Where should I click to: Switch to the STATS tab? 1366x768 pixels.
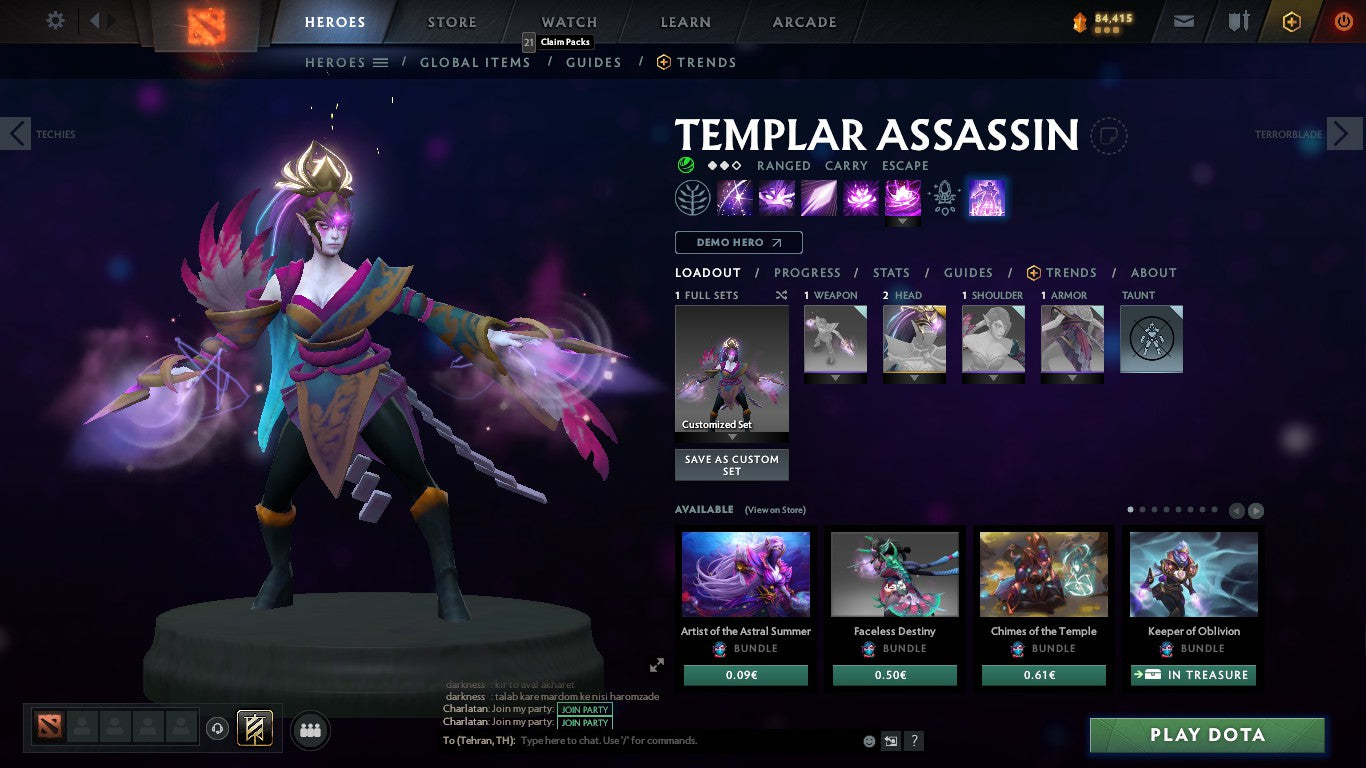point(890,272)
